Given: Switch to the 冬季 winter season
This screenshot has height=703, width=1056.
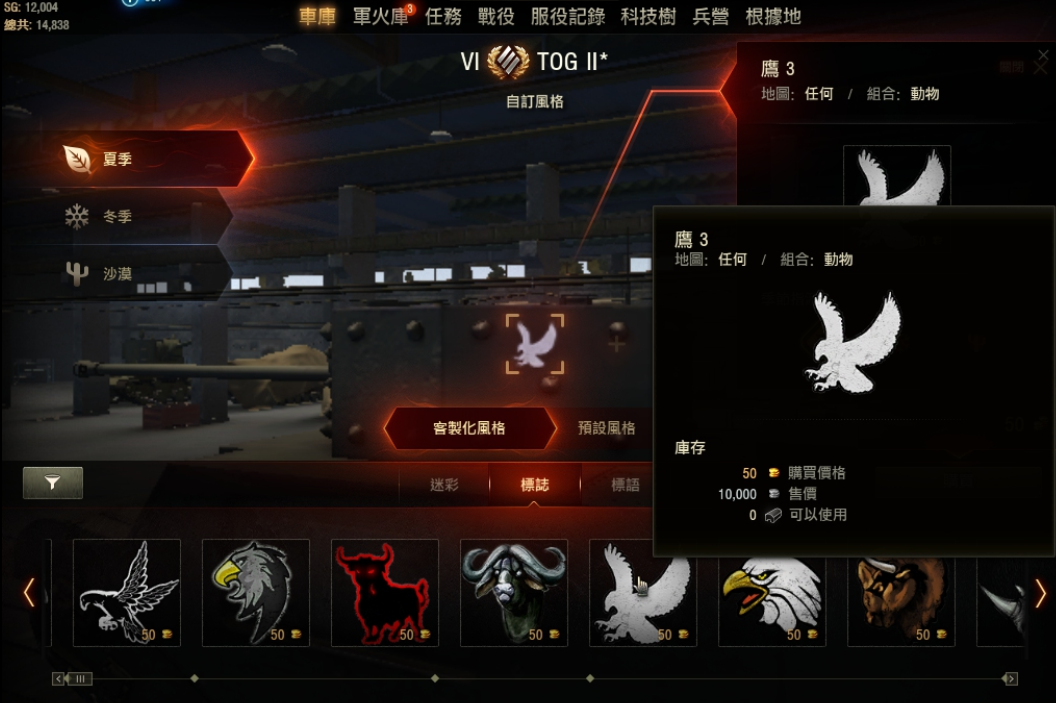Looking at the screenshot, I should click(140, 216).
